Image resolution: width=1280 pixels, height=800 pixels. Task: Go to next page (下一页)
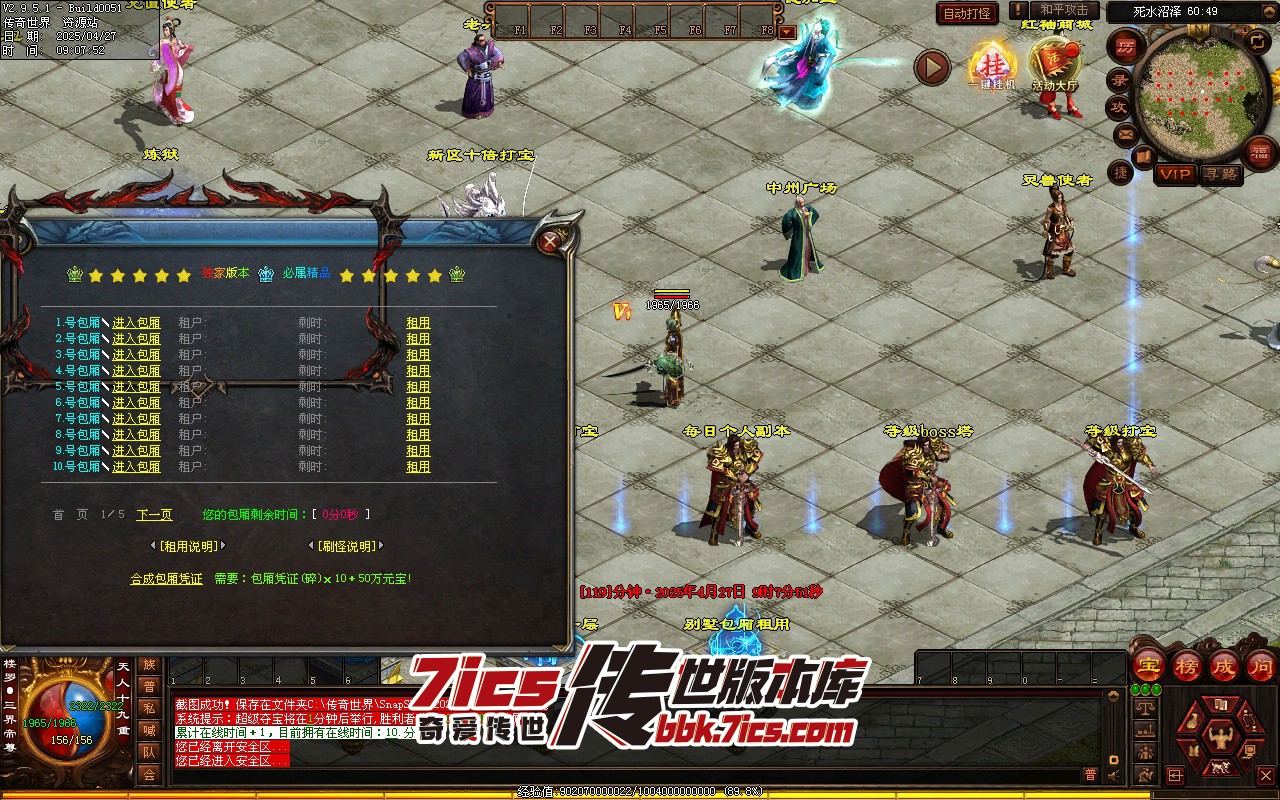pos(154,515)
